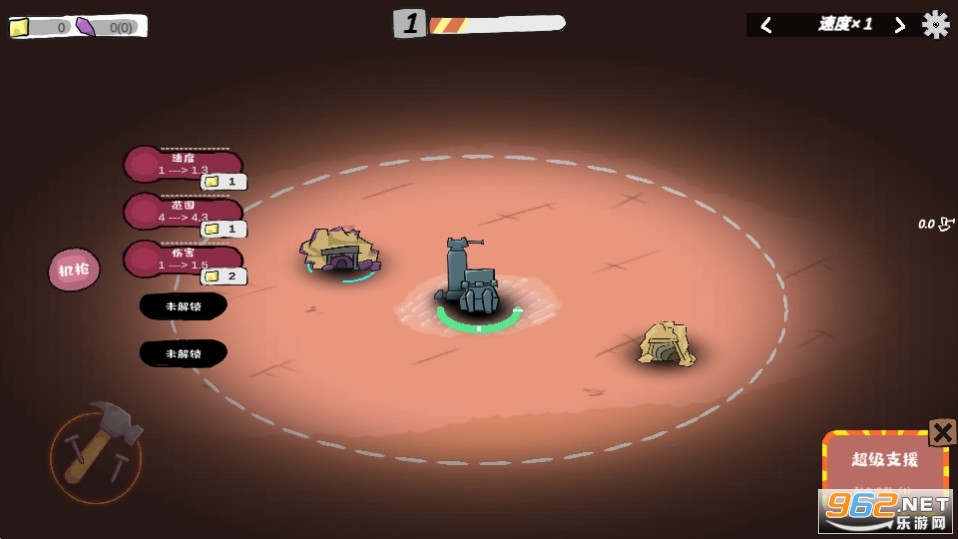Image resolution: width=958 pixels, height=539 pixels.
Task: Close the 超级支援 panel with the X
Action: [942, 432]
